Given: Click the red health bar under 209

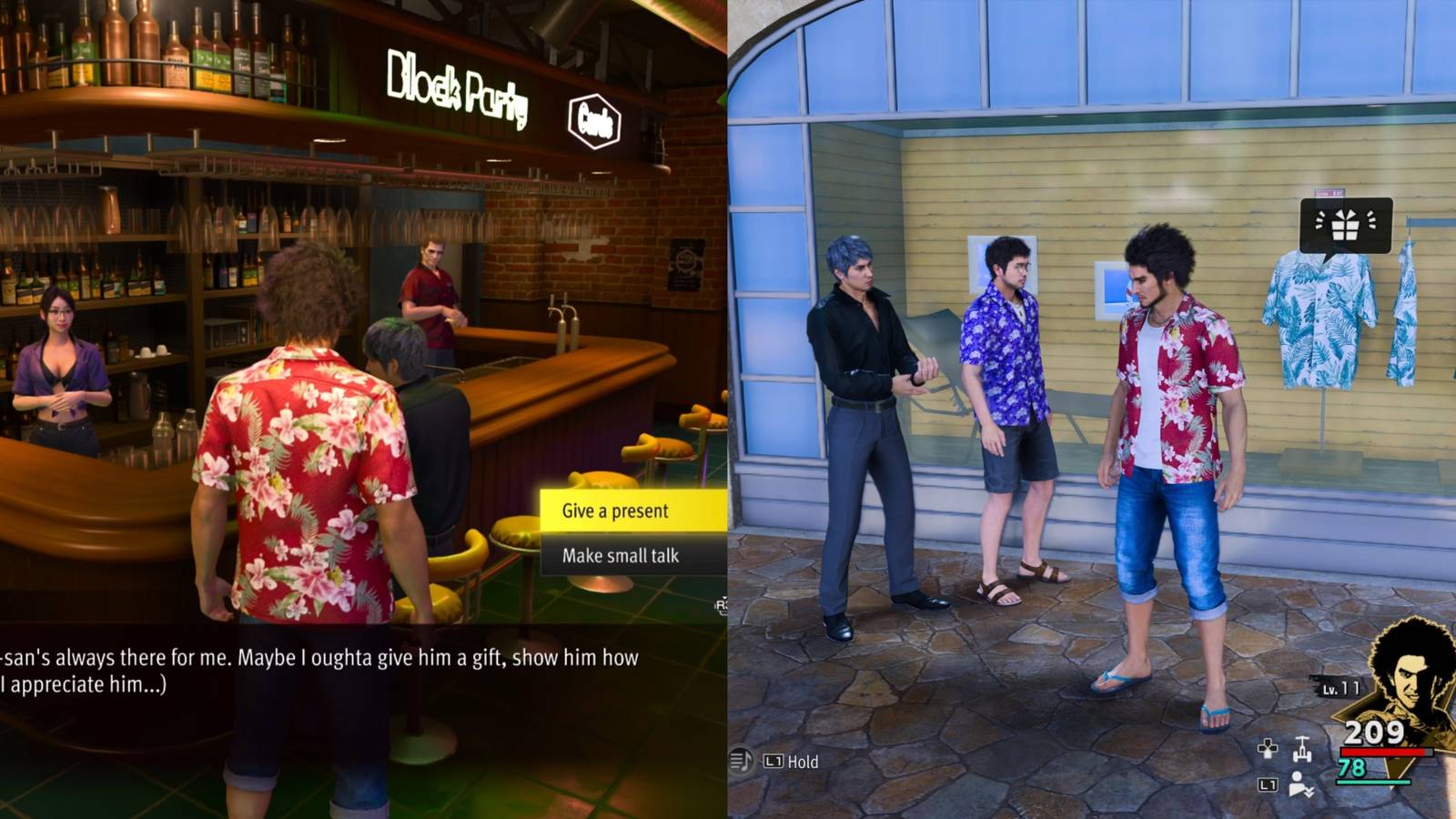Looking at the screenshot, I should click(1383, 752).
